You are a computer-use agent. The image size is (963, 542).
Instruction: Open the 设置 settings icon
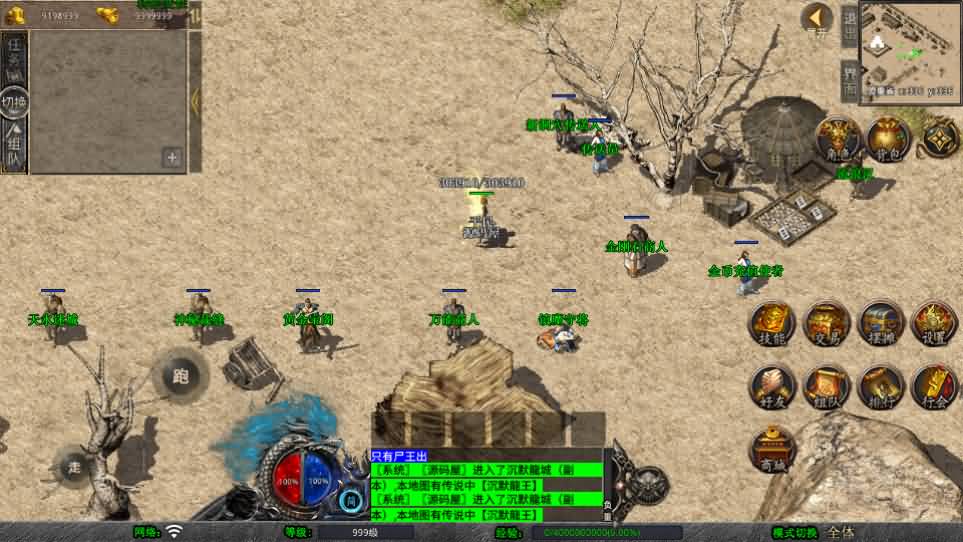pyautogui.click(x=935, y=322)
